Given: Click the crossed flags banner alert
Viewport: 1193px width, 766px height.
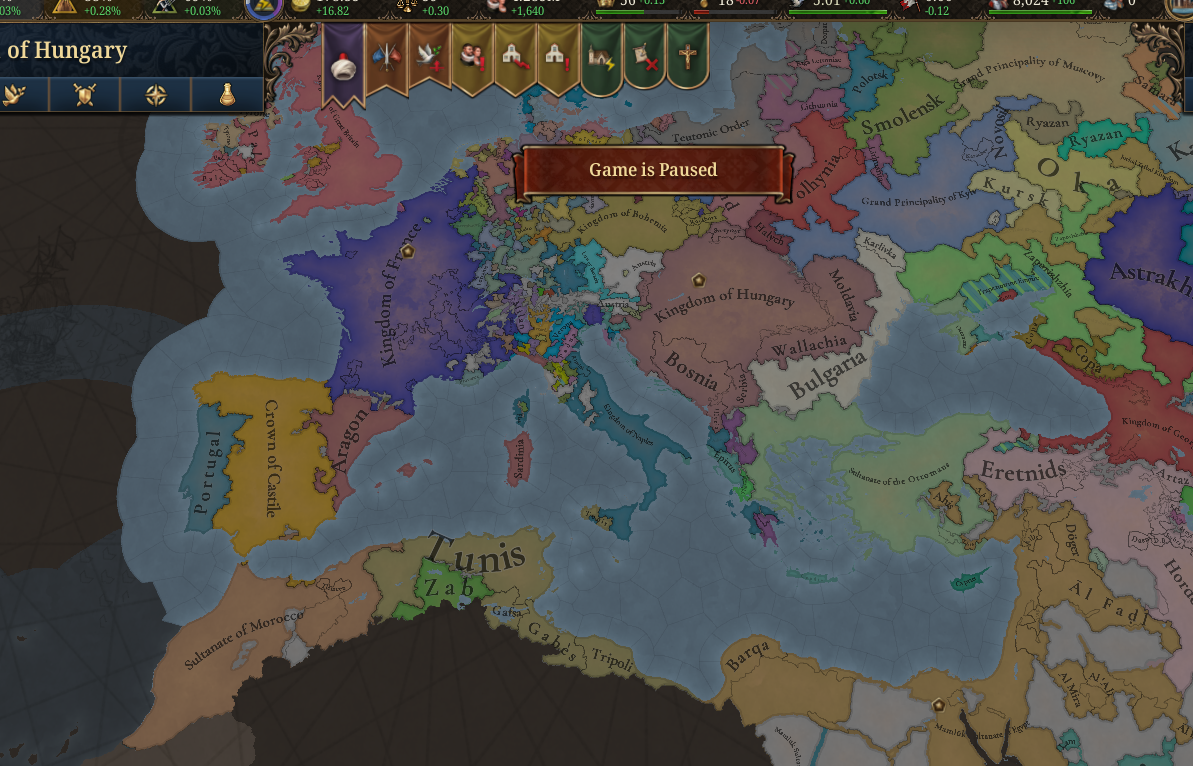Looking at the screenshot, I should pos(386,58).
